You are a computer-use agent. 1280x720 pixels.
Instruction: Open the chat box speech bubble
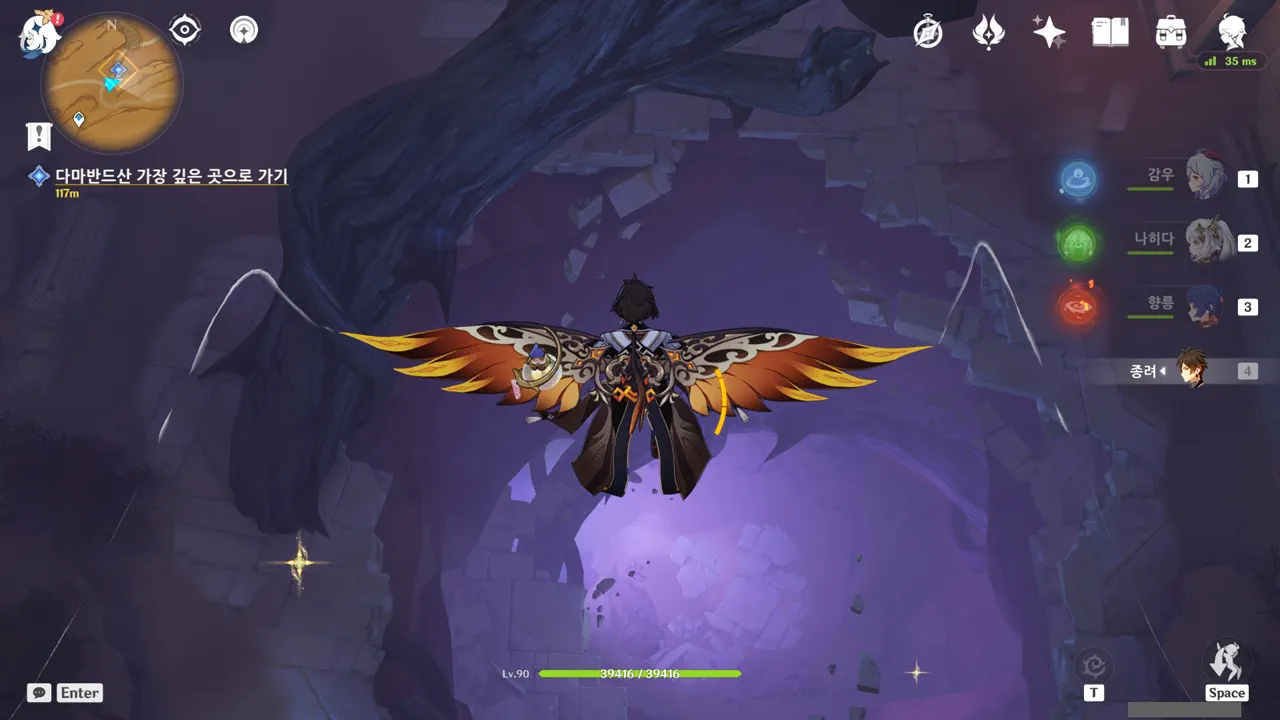pyautogui.click(x=40, y=692)
